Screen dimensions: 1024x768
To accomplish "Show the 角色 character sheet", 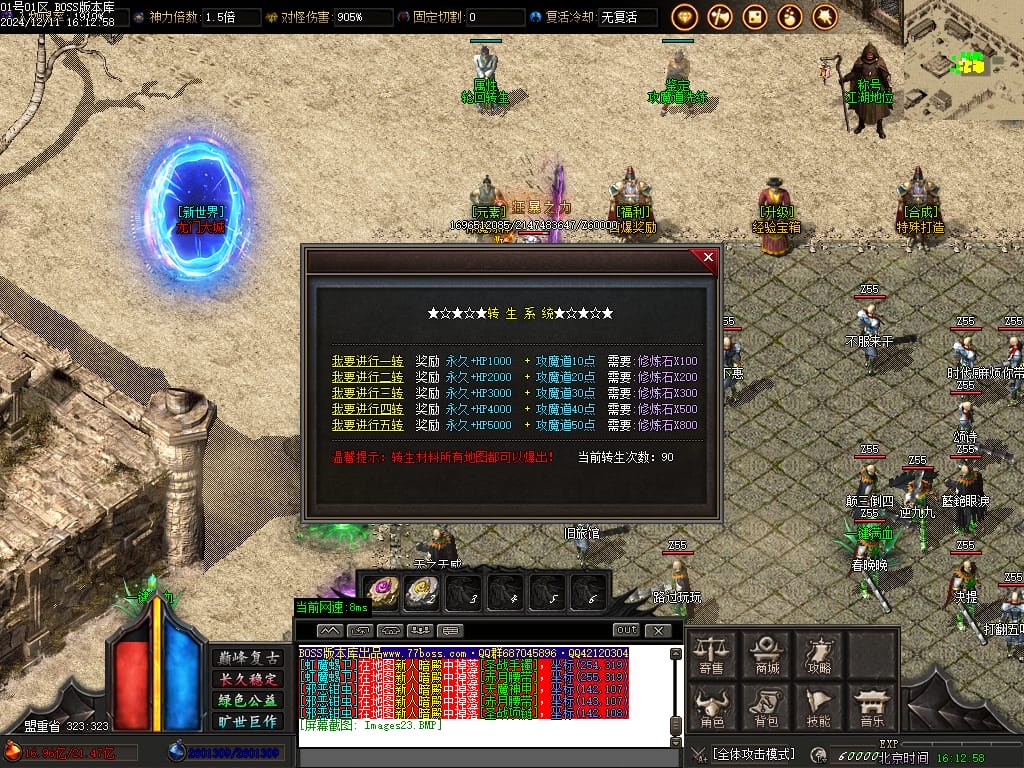I will (x=712, y=707).
